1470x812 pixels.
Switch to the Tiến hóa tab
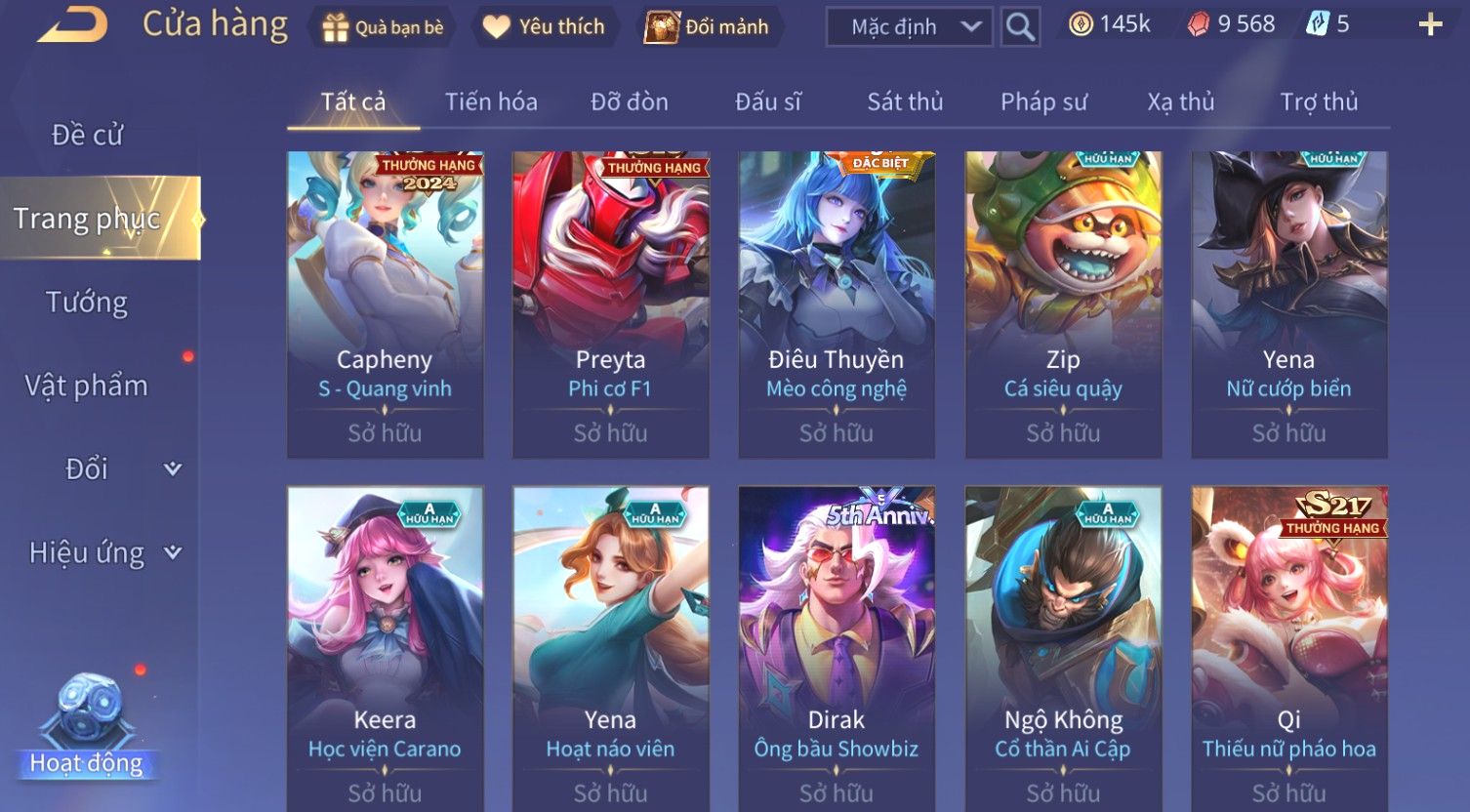point(491,101)
